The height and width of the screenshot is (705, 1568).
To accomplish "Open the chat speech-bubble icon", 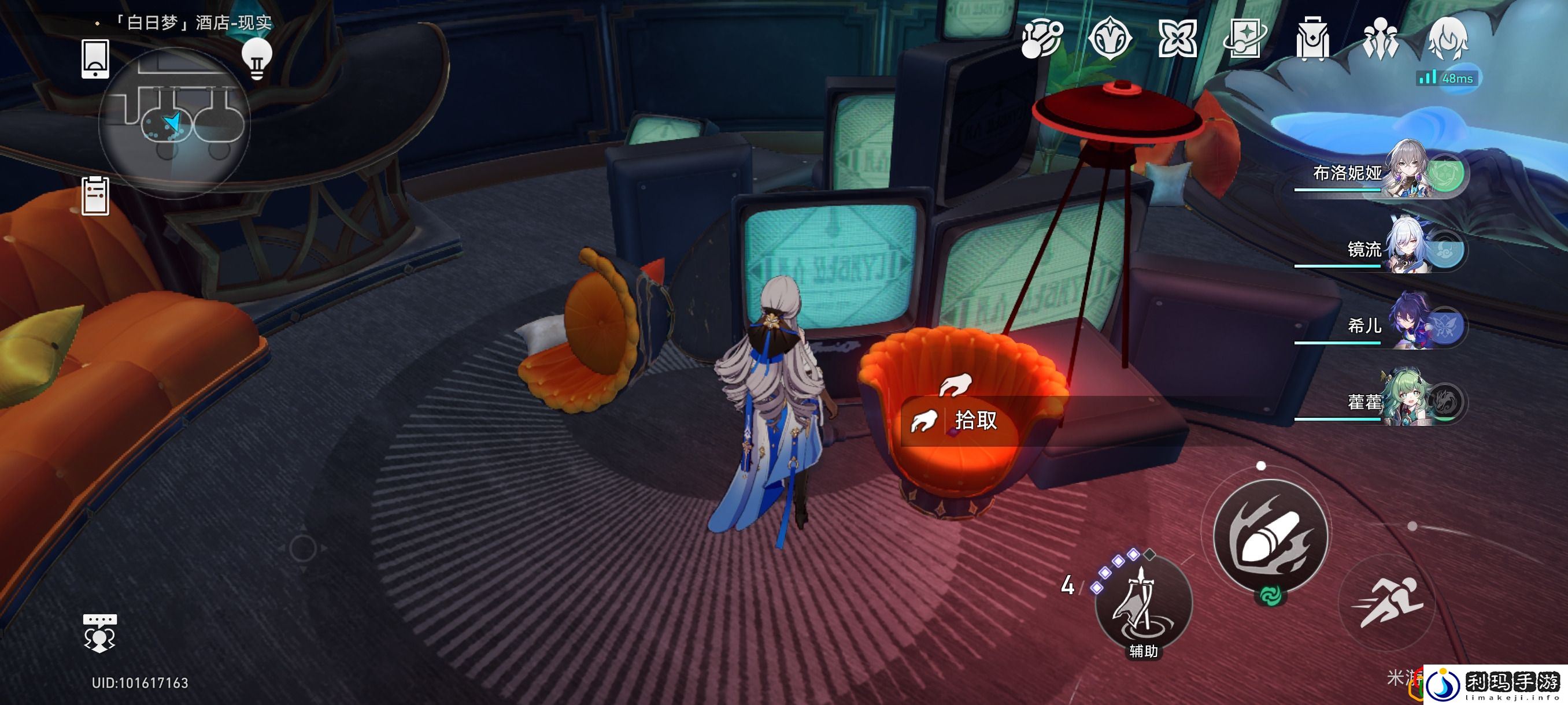I will click(99, 633).
